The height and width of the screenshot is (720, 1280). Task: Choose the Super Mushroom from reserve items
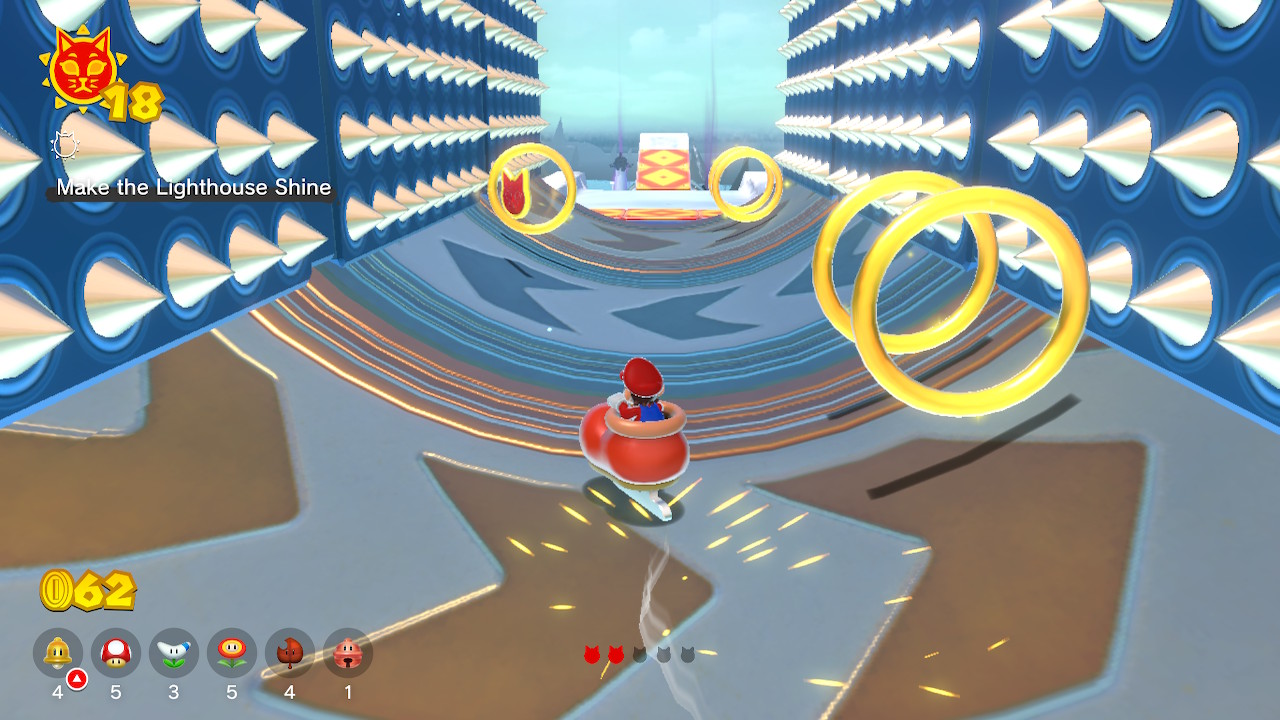pyautogui.click(x=116, y=654)
